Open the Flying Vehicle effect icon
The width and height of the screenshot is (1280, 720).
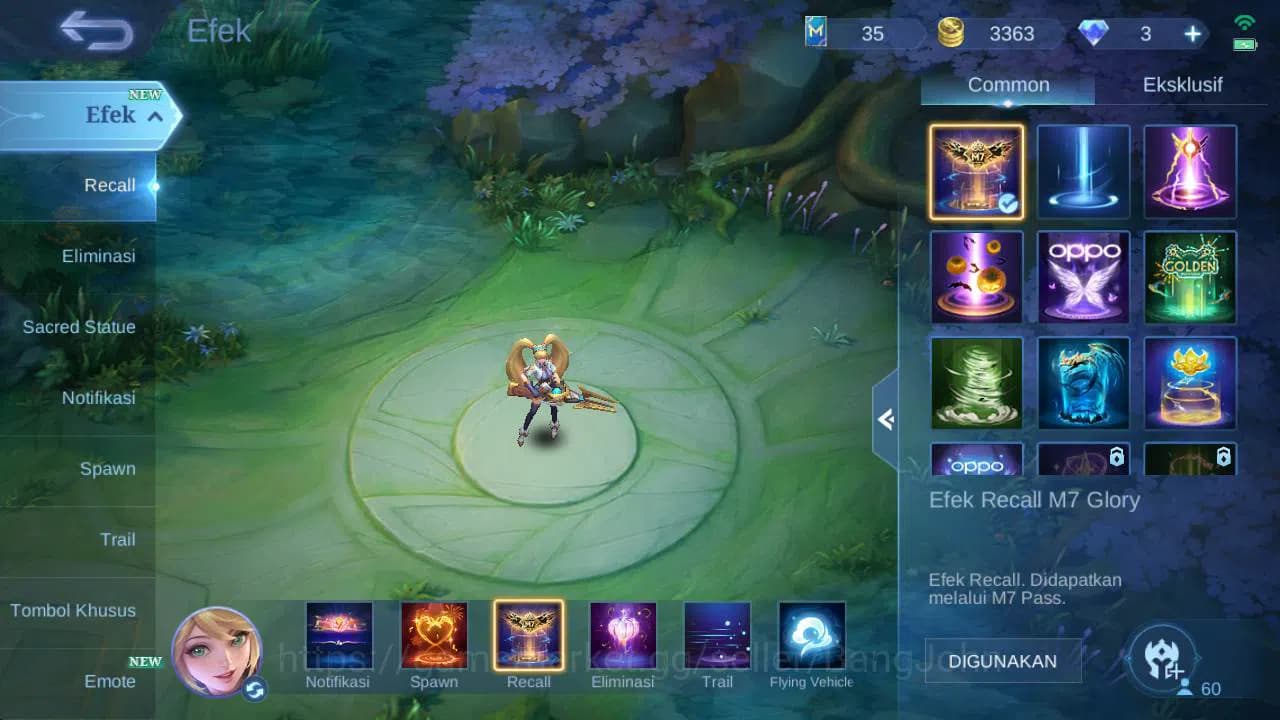[810, 634]
